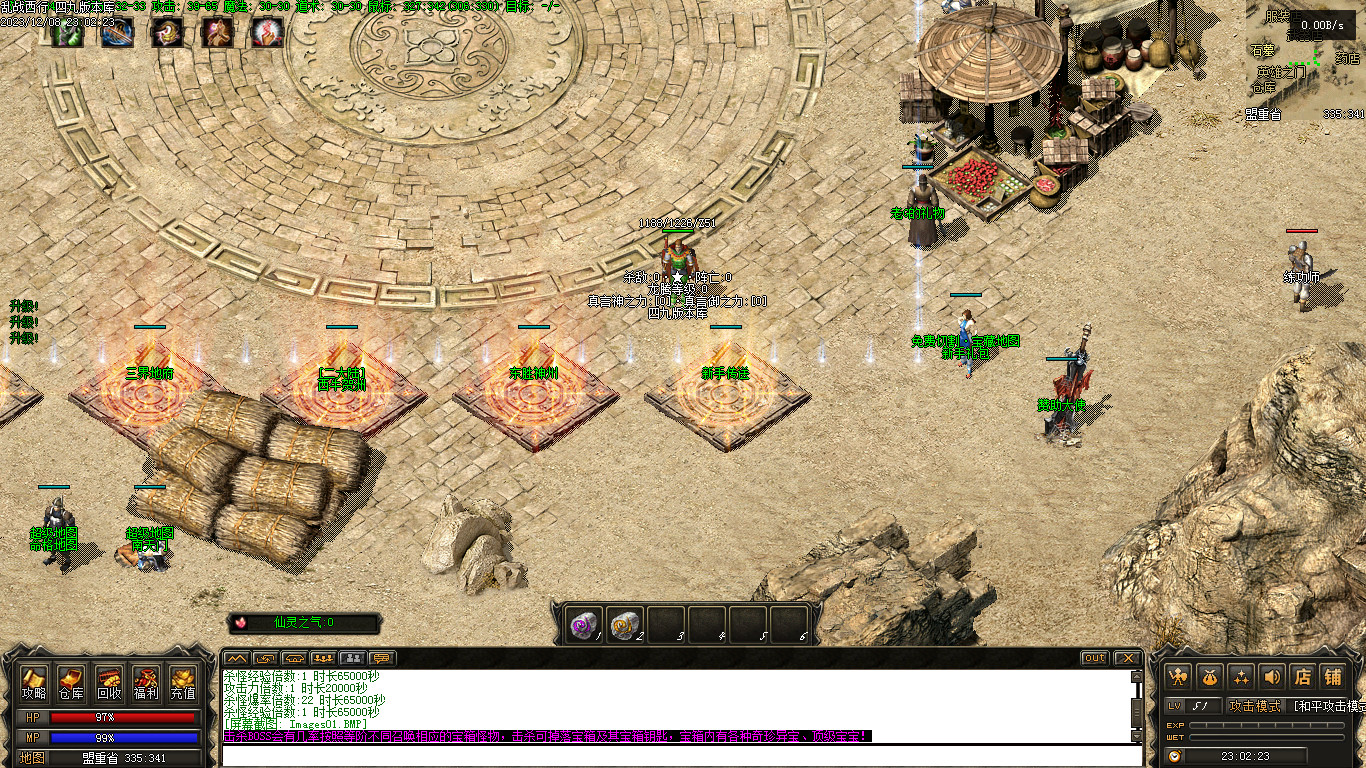Select the purple scroll in hotbar slot 1
Screen dimensions: 1366x768
(x=582, y=626)
